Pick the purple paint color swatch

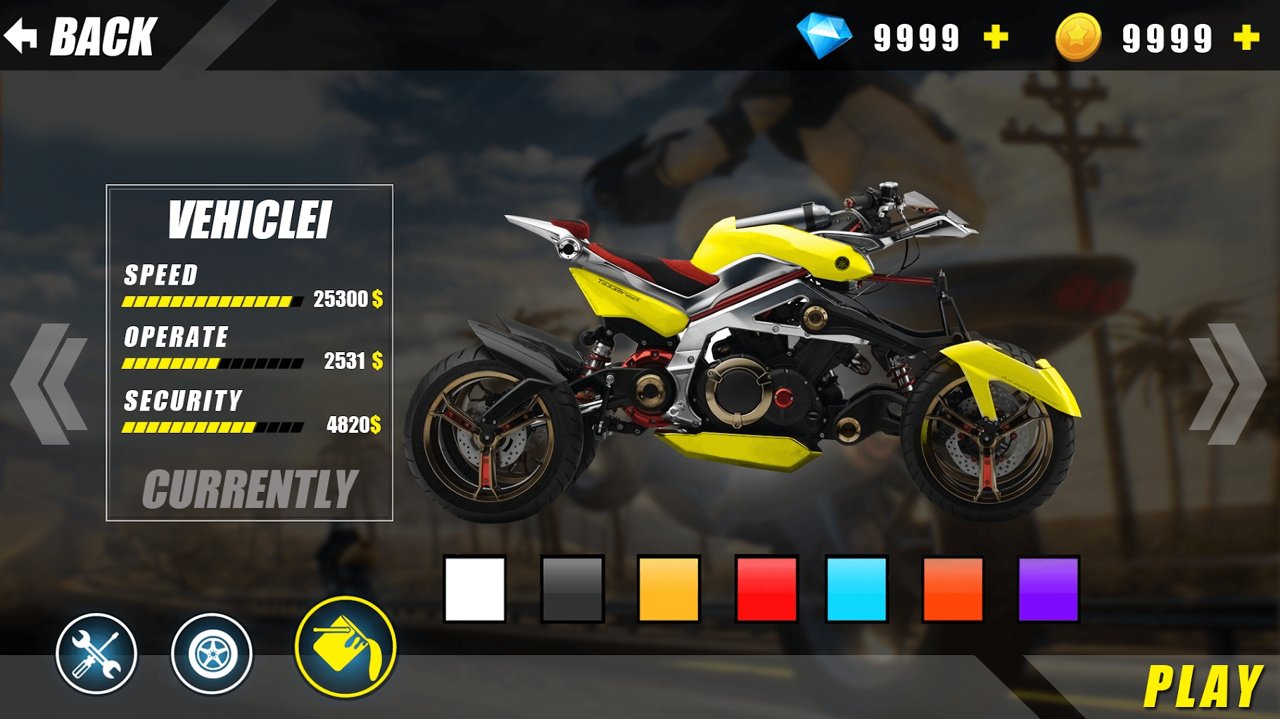[x=1049, y=589]
